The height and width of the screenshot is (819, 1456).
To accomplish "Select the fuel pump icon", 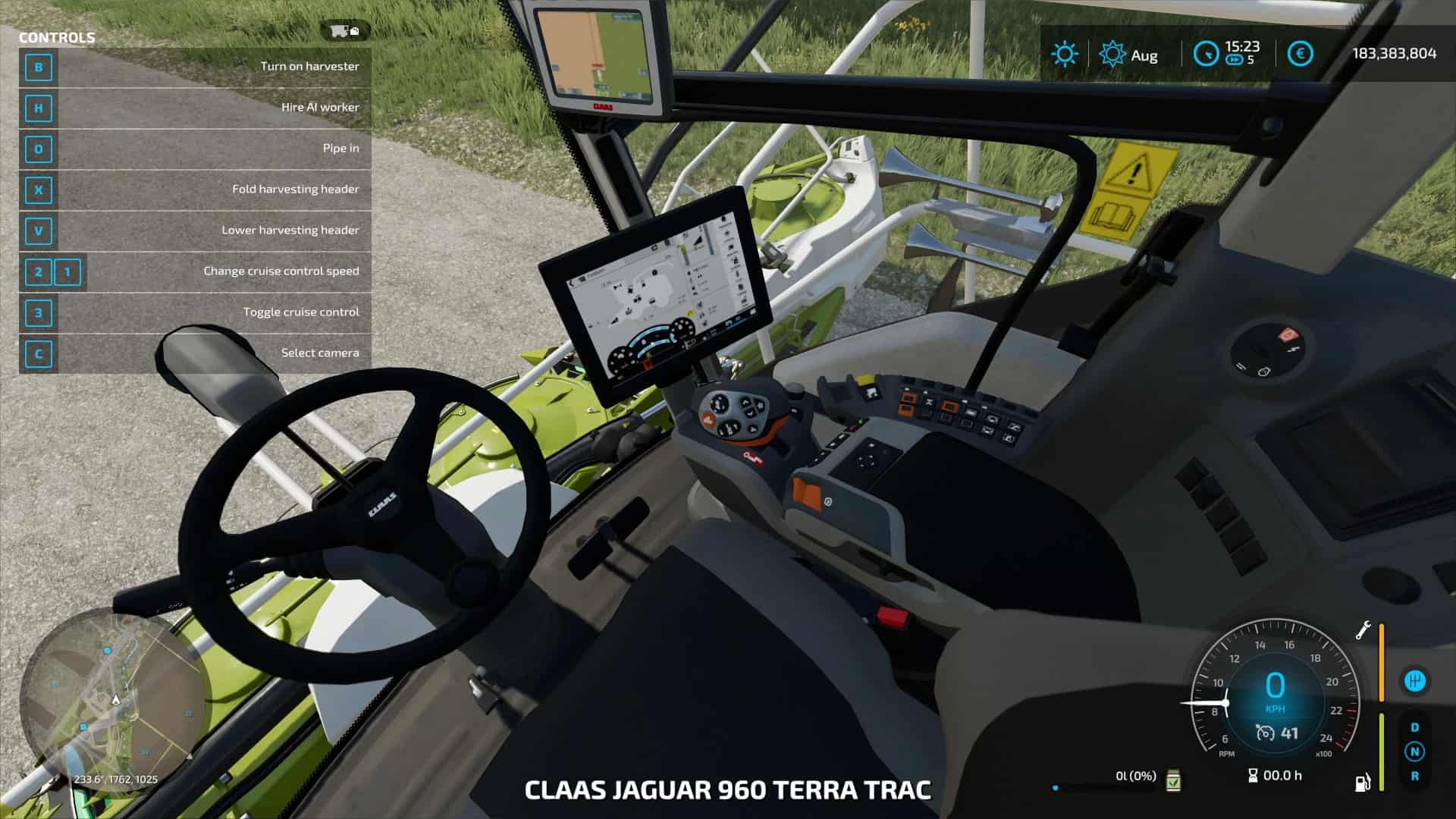I will pyautogui.click(x=1363, y=782).
